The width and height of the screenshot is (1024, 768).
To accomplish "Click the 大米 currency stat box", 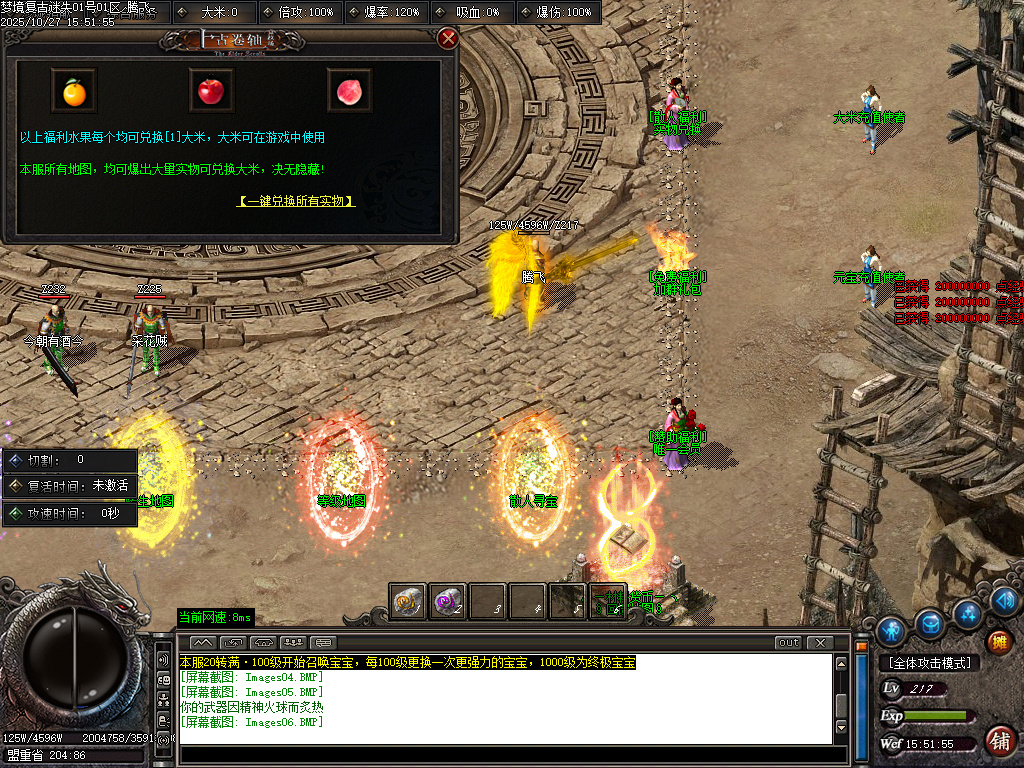I will point(215,12).
